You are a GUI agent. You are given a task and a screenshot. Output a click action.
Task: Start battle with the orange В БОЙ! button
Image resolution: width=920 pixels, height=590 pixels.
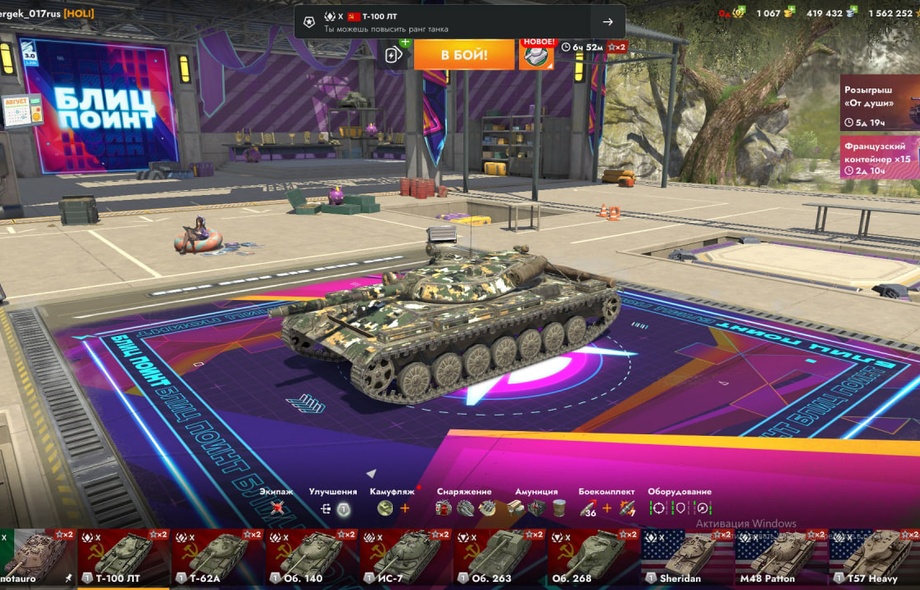click(464, 54)
